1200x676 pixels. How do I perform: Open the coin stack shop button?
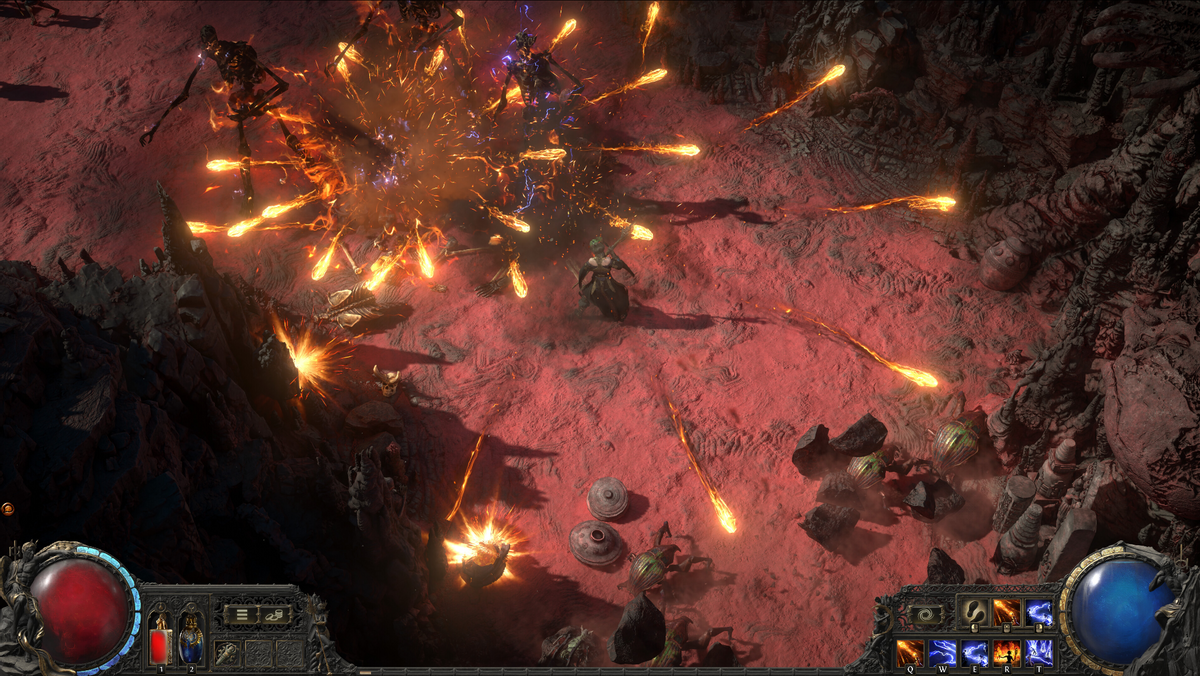tap(275, 614)
